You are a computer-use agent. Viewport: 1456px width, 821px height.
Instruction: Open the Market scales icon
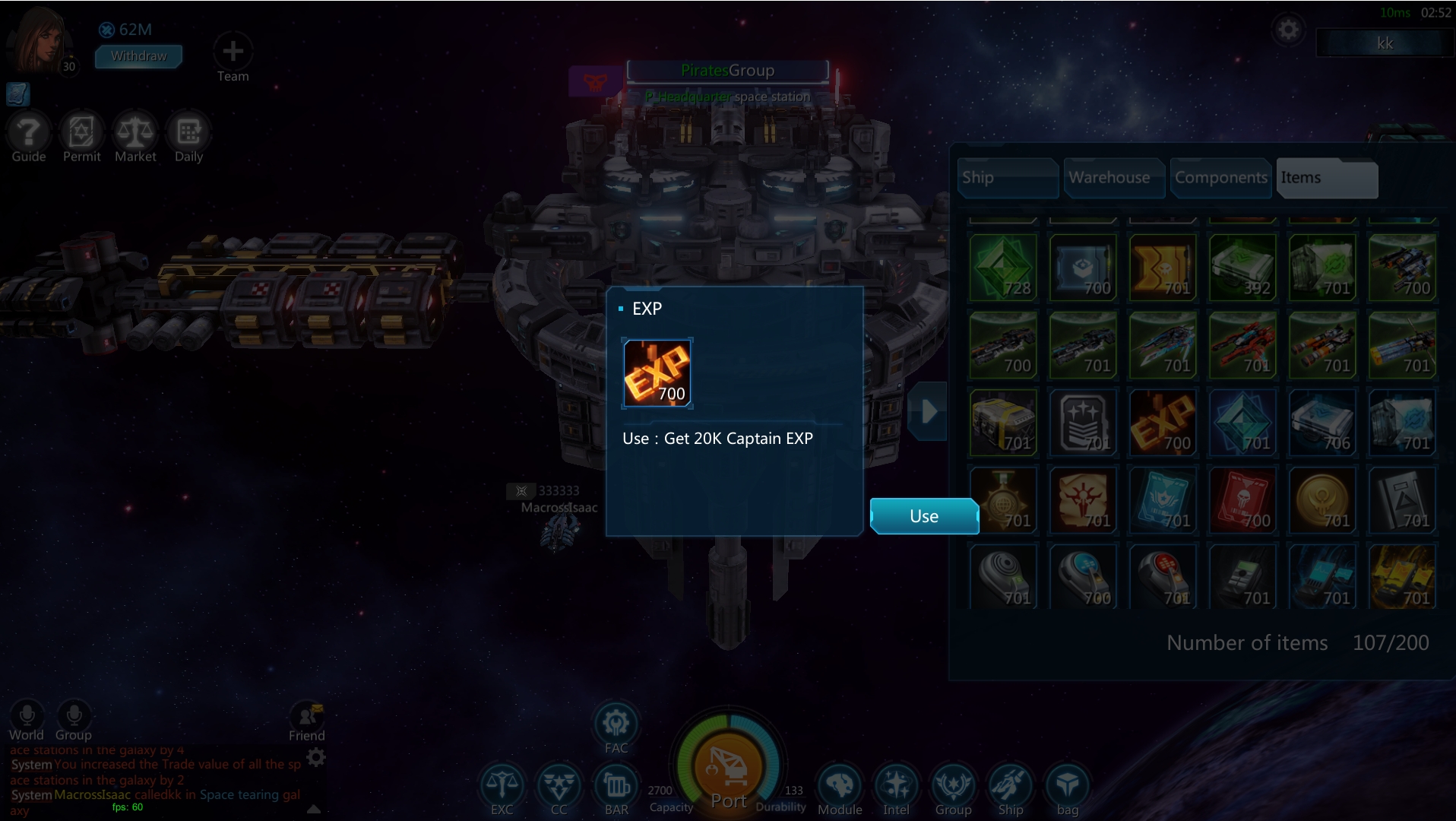(x=135, y=133)
